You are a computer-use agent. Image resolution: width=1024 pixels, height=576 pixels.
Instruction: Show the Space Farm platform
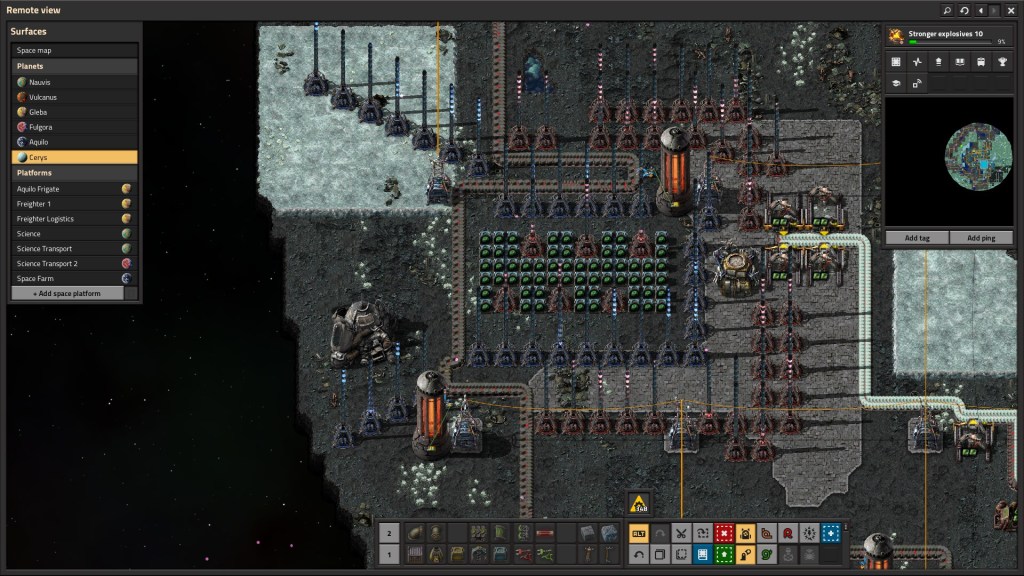[74, 279]
